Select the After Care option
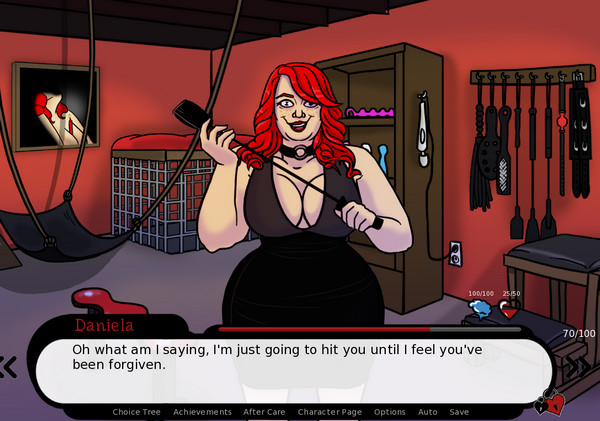Image resolution: width=600 pixels, height=421 pixels. 264,412
